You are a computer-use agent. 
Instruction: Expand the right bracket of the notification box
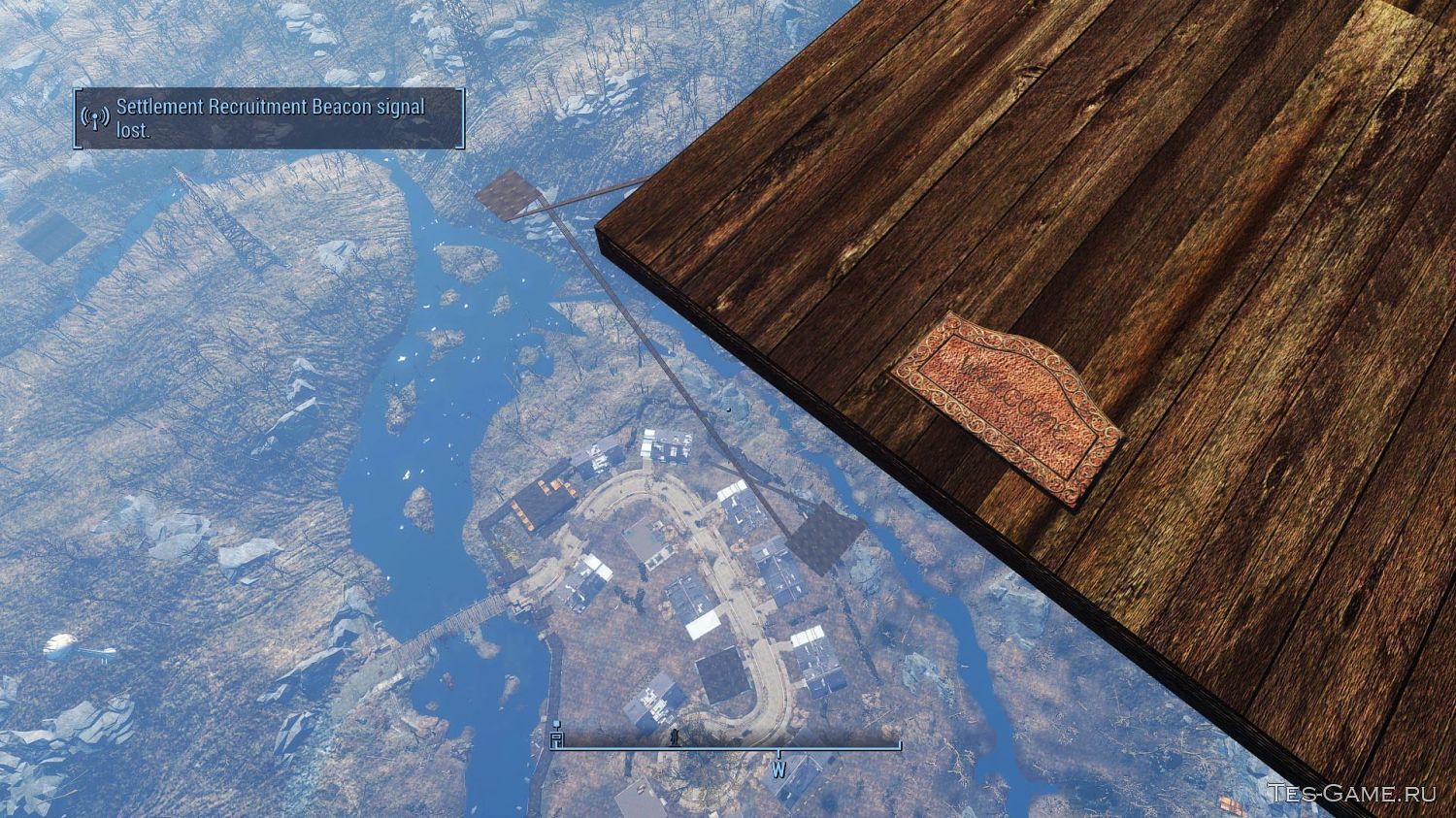pyautogui.click(x=463, y=120)
